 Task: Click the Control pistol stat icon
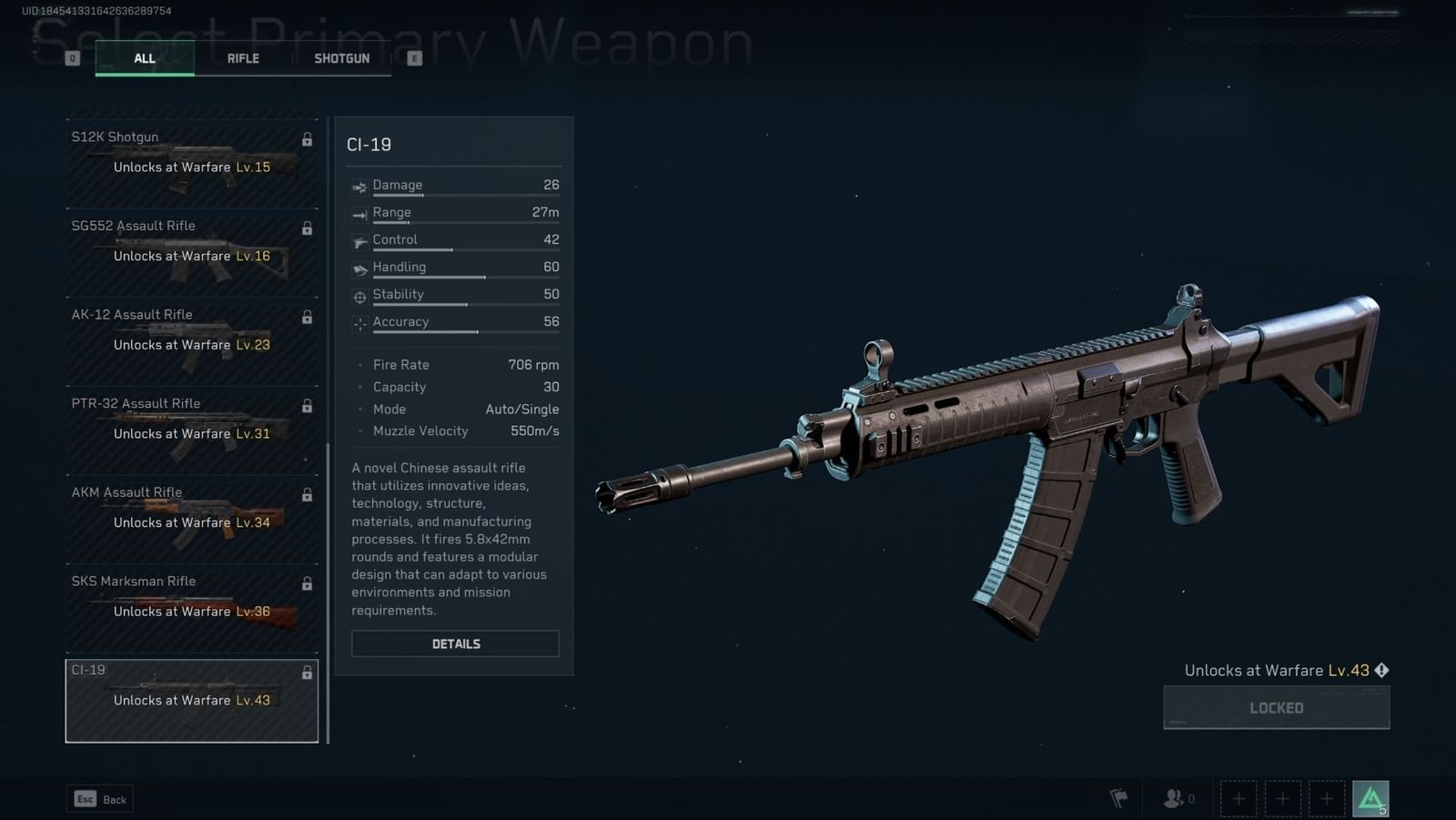(360, 239)
